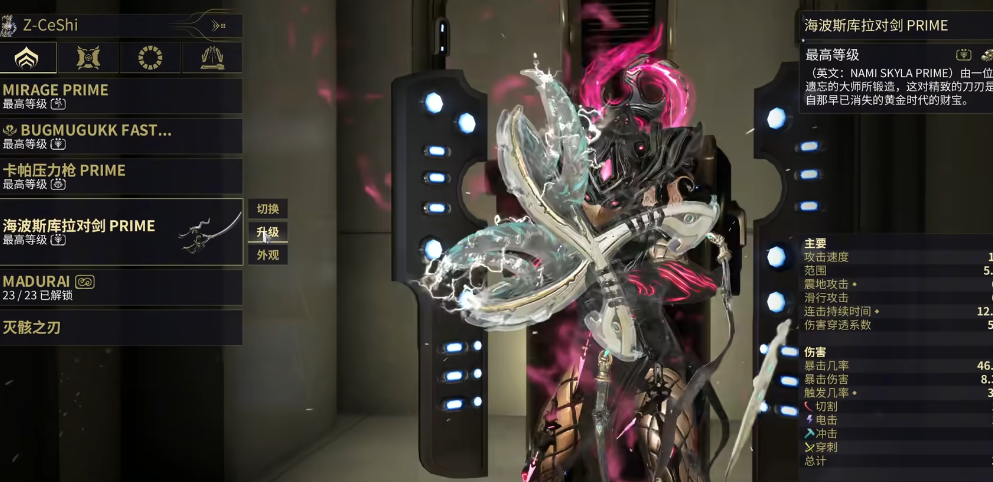
Task: Open the 升级 (upgrade) button
Action: coord(267,232)
